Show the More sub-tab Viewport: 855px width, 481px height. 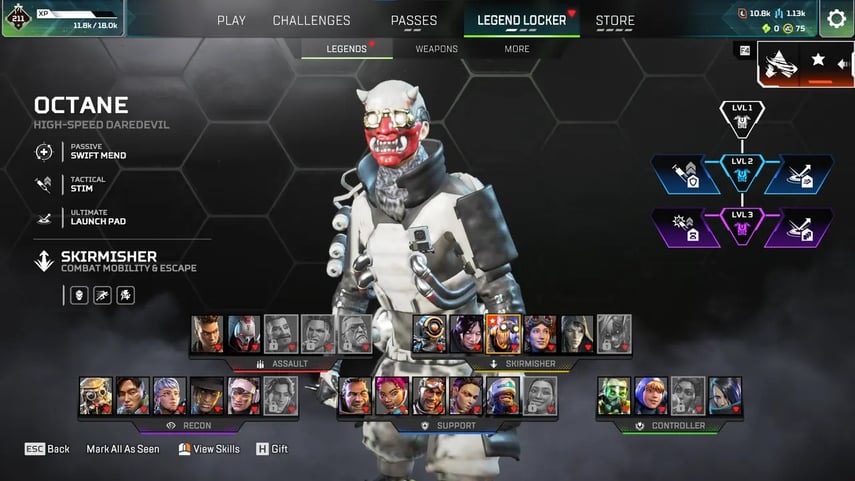517,49
